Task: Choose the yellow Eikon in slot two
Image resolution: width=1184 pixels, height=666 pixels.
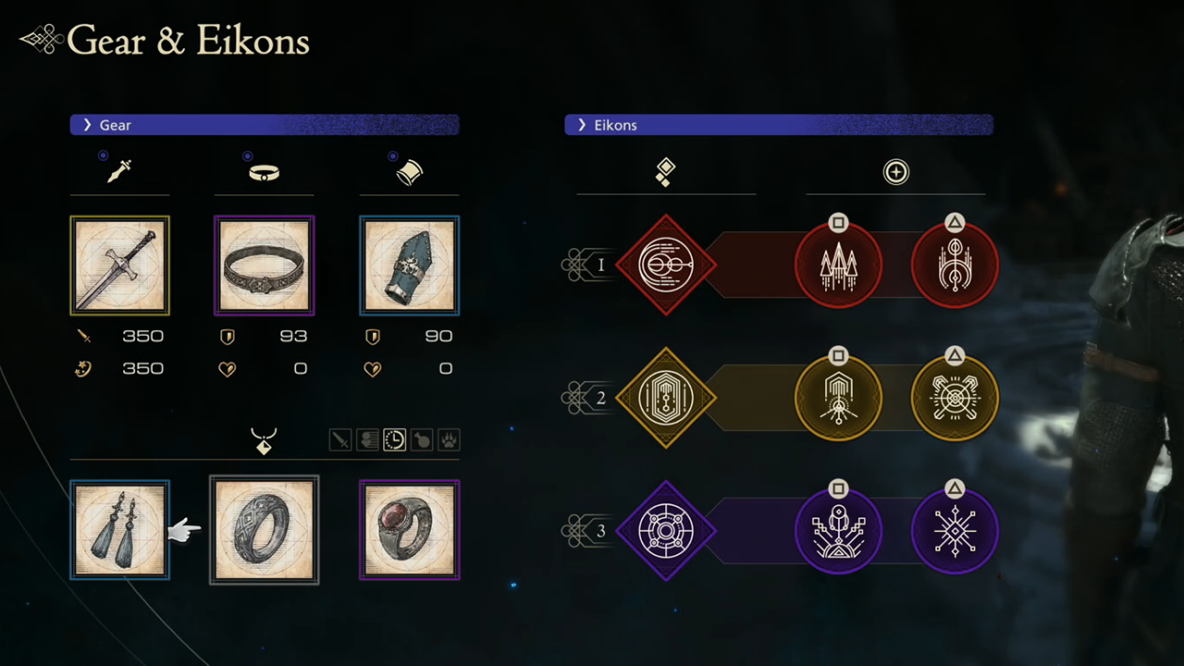Action: (x=666, y=397)
